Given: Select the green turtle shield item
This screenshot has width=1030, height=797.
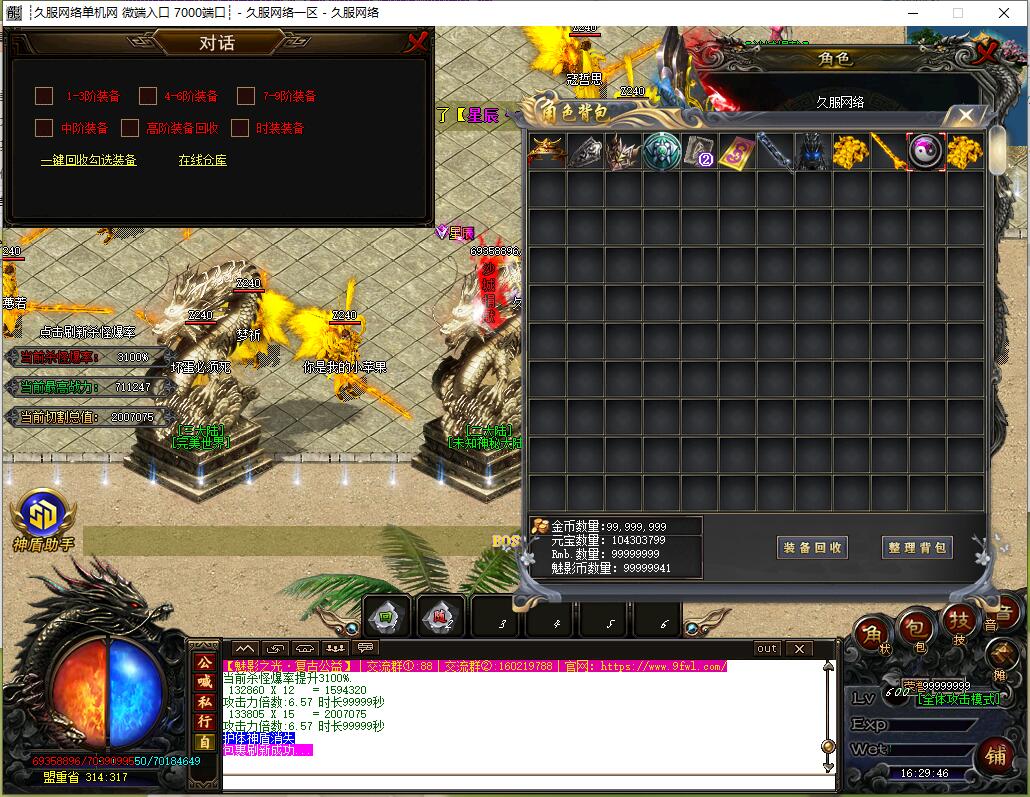Looking at the screenshot, I should [x=661, y=151].
